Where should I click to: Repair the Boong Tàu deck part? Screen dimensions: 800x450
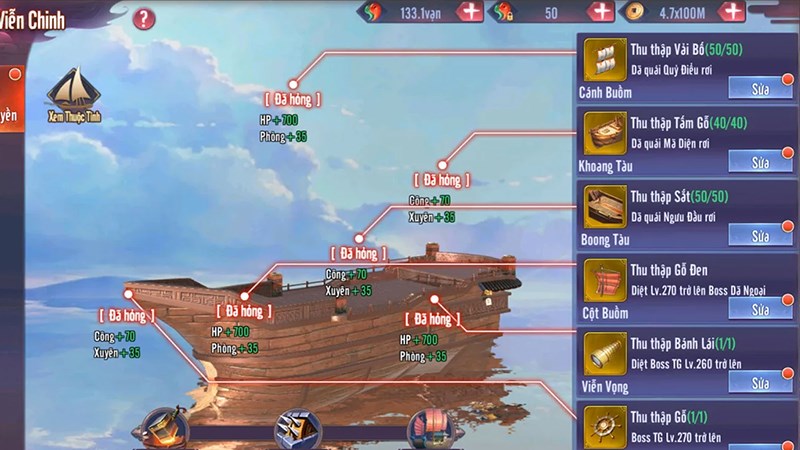pos(760,236)
